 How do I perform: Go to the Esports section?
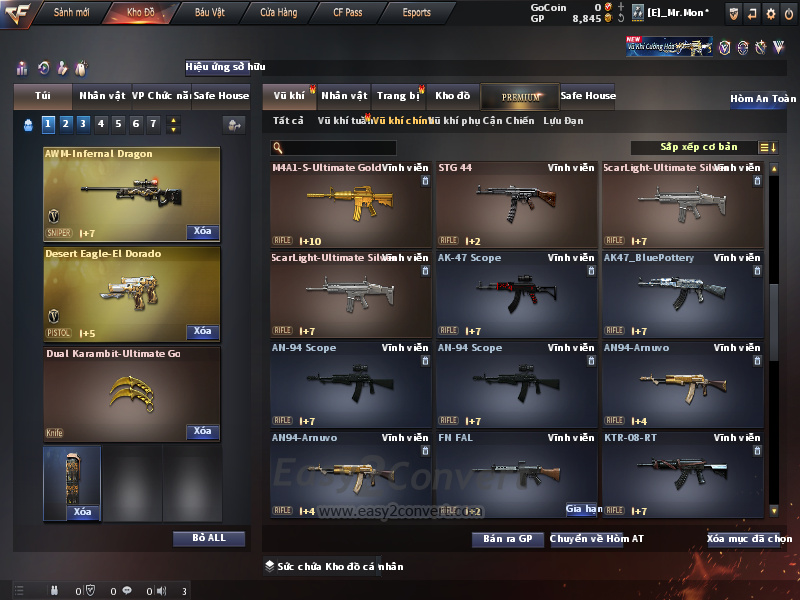click(416, 13)
